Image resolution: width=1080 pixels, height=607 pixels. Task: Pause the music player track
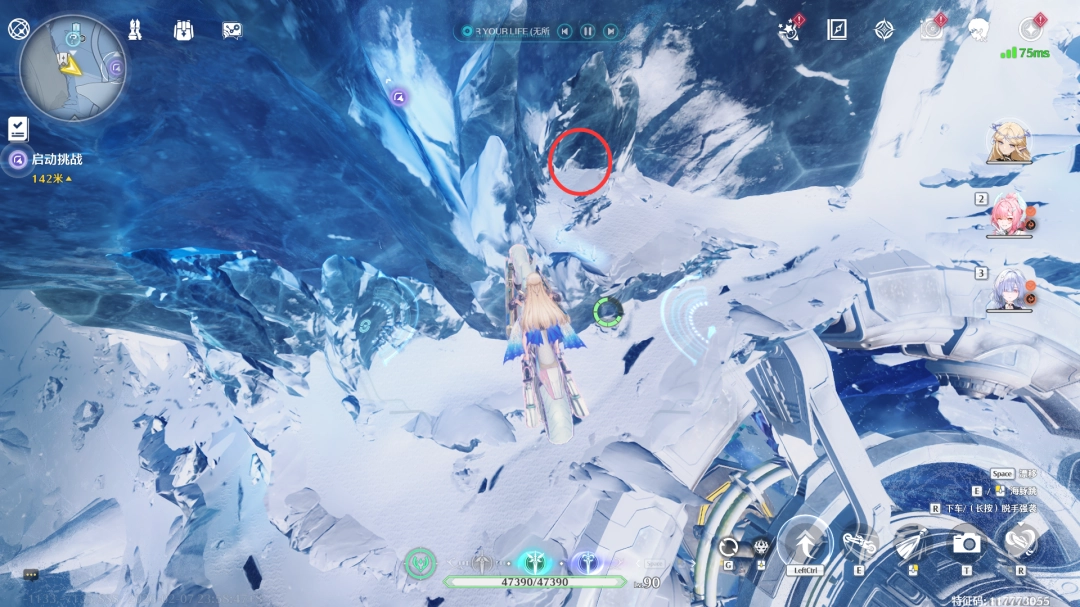[588, 32]
